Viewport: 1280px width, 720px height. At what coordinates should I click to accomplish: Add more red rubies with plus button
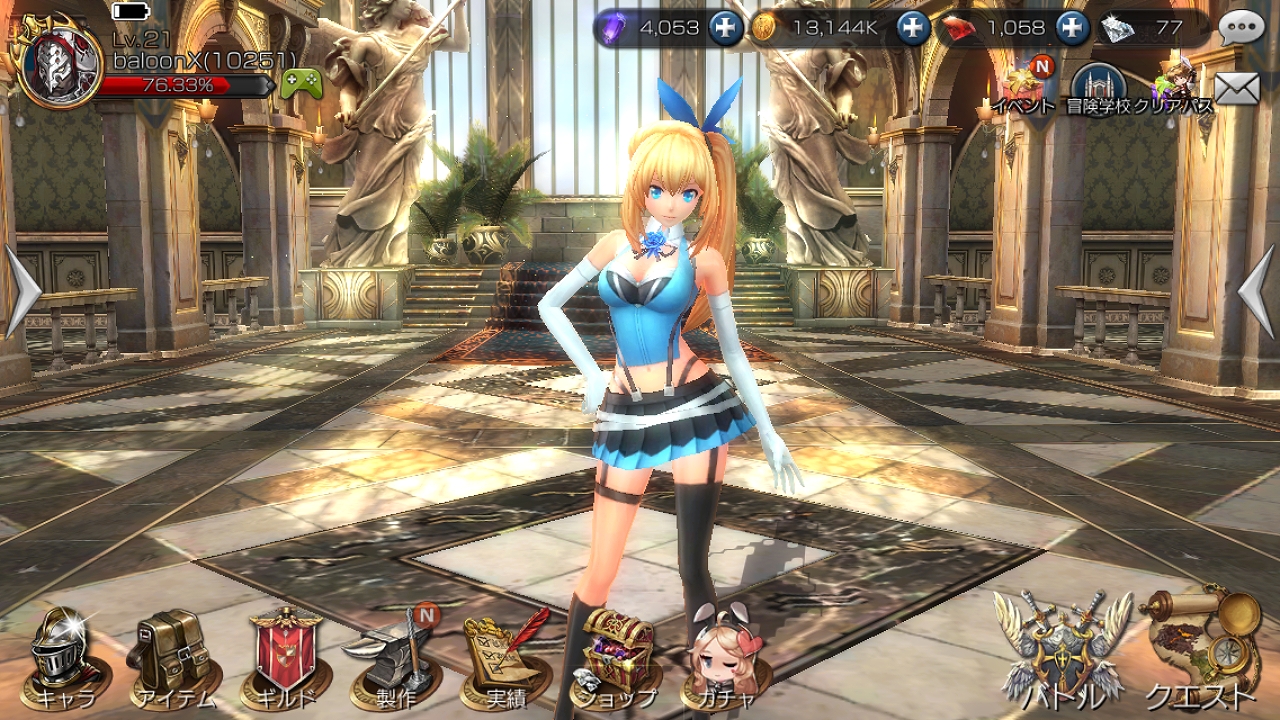[1072, 28]
